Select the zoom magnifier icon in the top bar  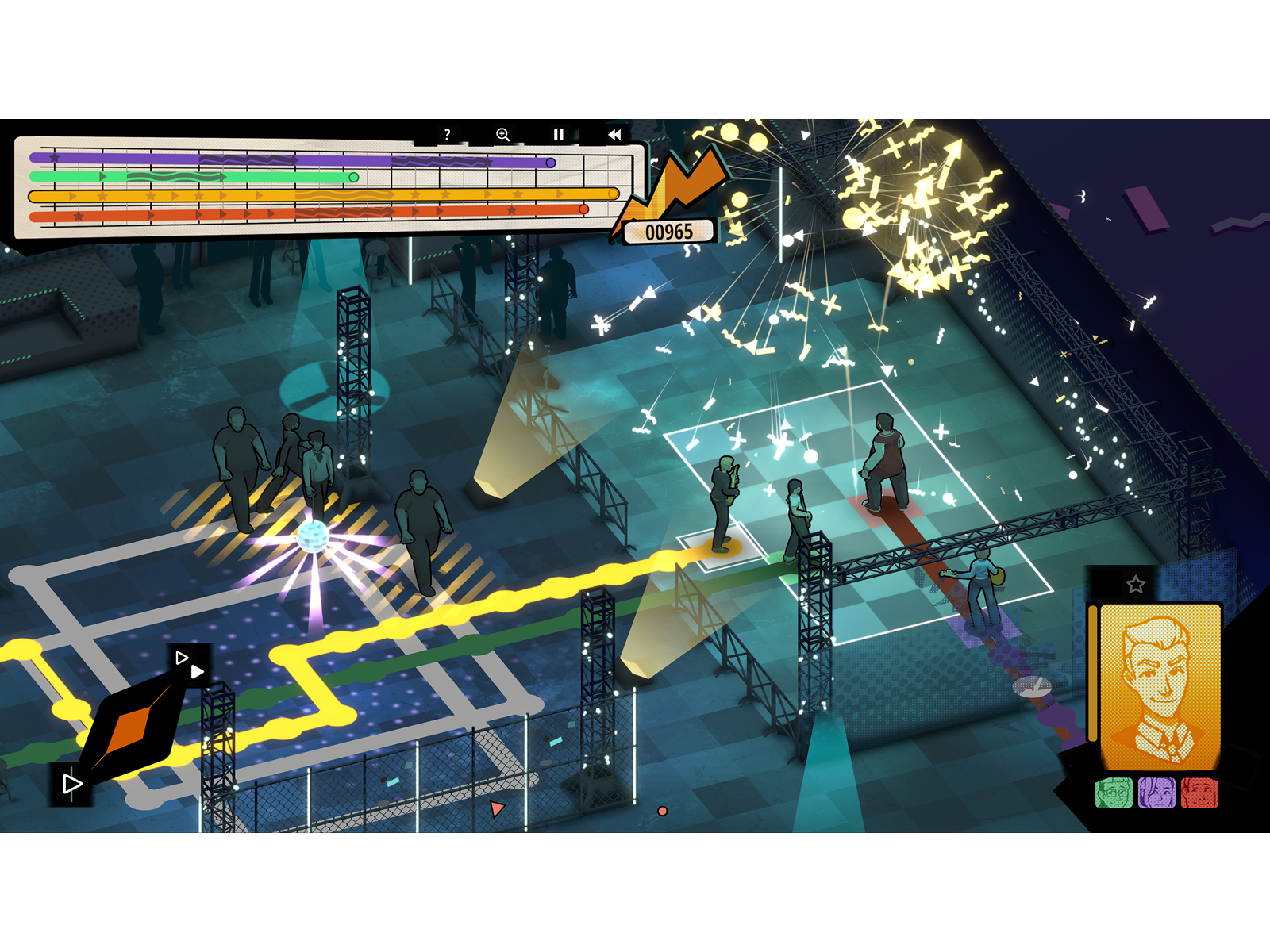pos(502,134)
